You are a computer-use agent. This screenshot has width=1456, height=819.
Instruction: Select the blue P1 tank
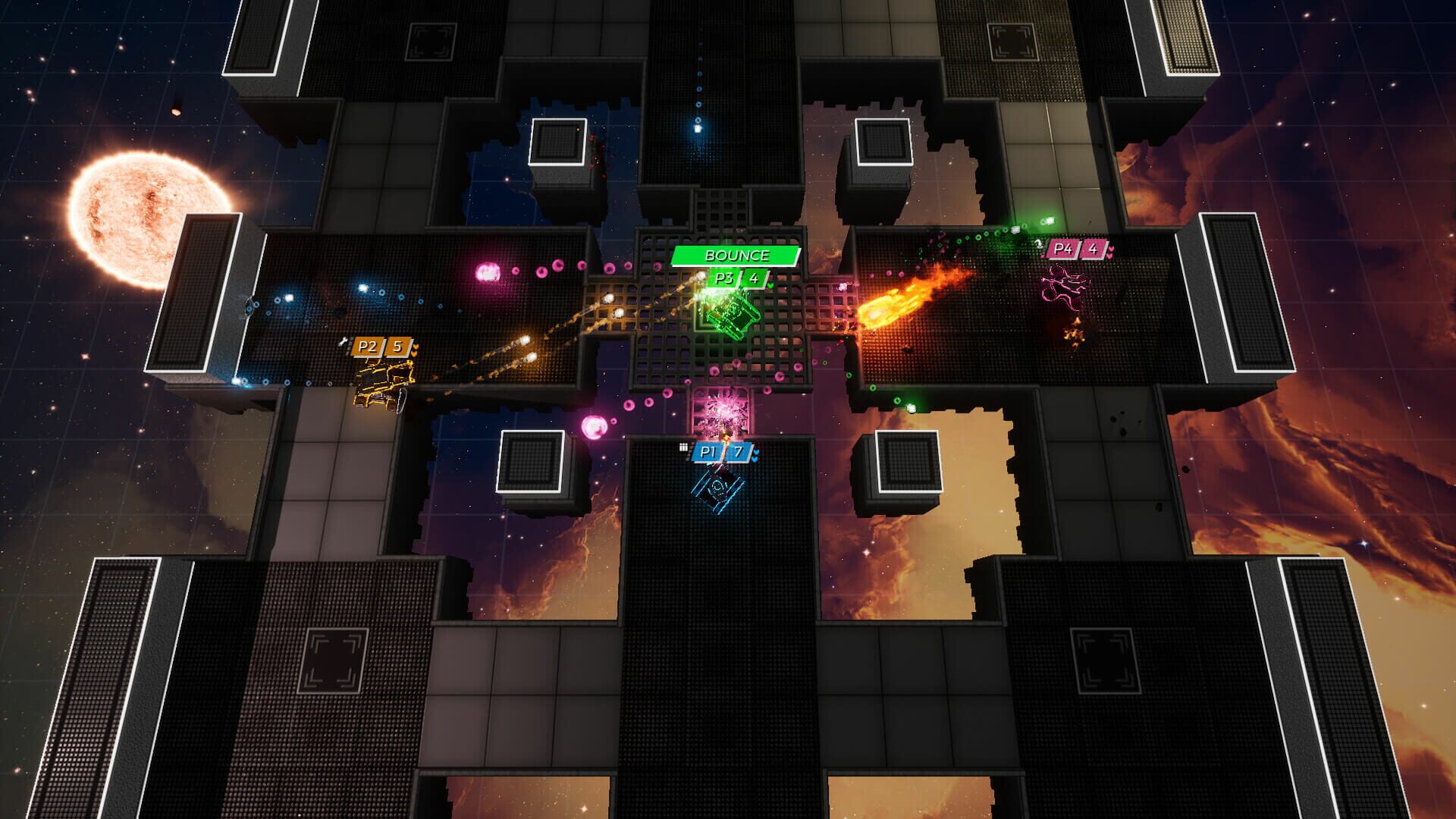point(717,489)
